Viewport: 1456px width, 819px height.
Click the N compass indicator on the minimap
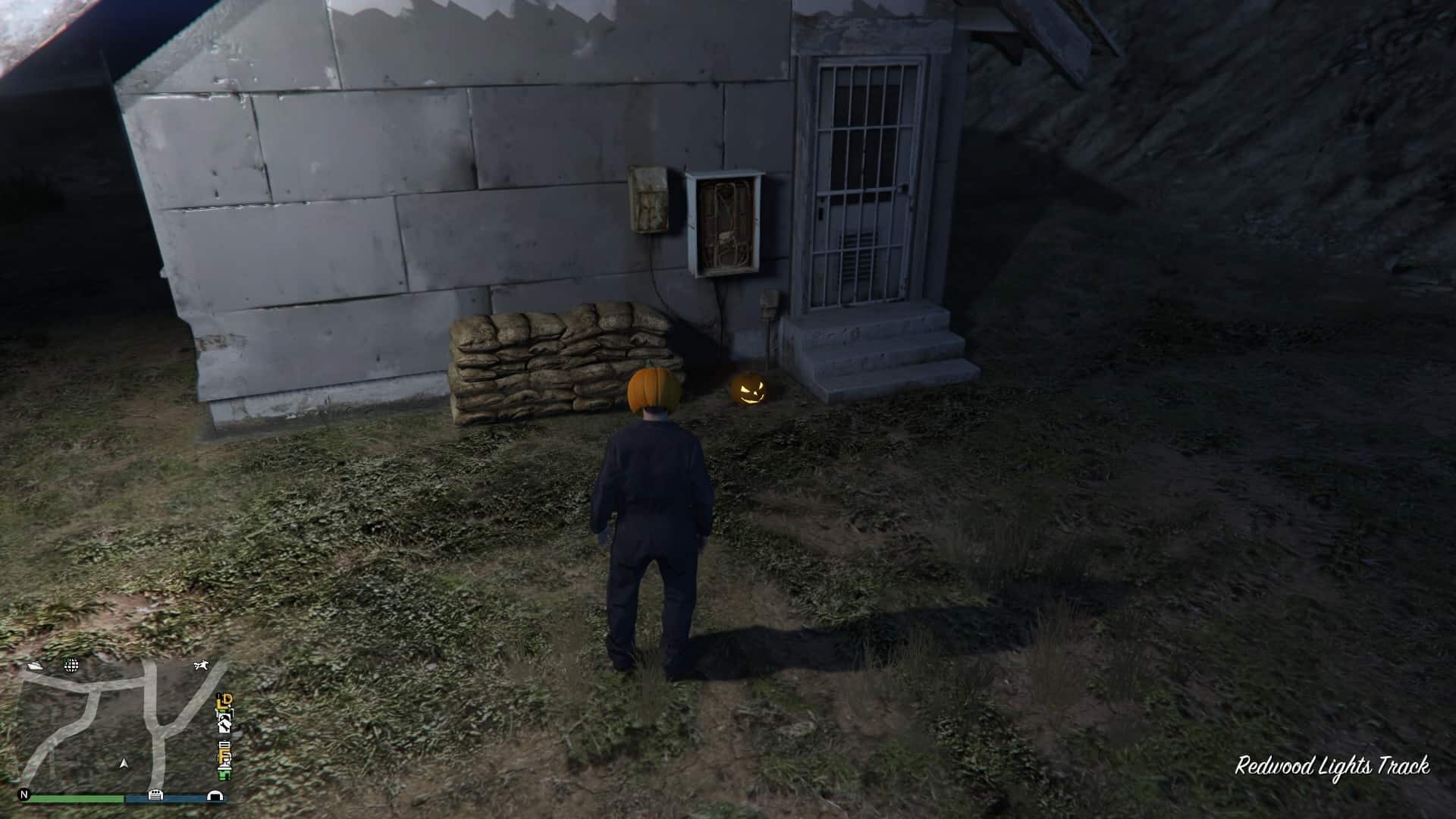(x=24, y=795)
